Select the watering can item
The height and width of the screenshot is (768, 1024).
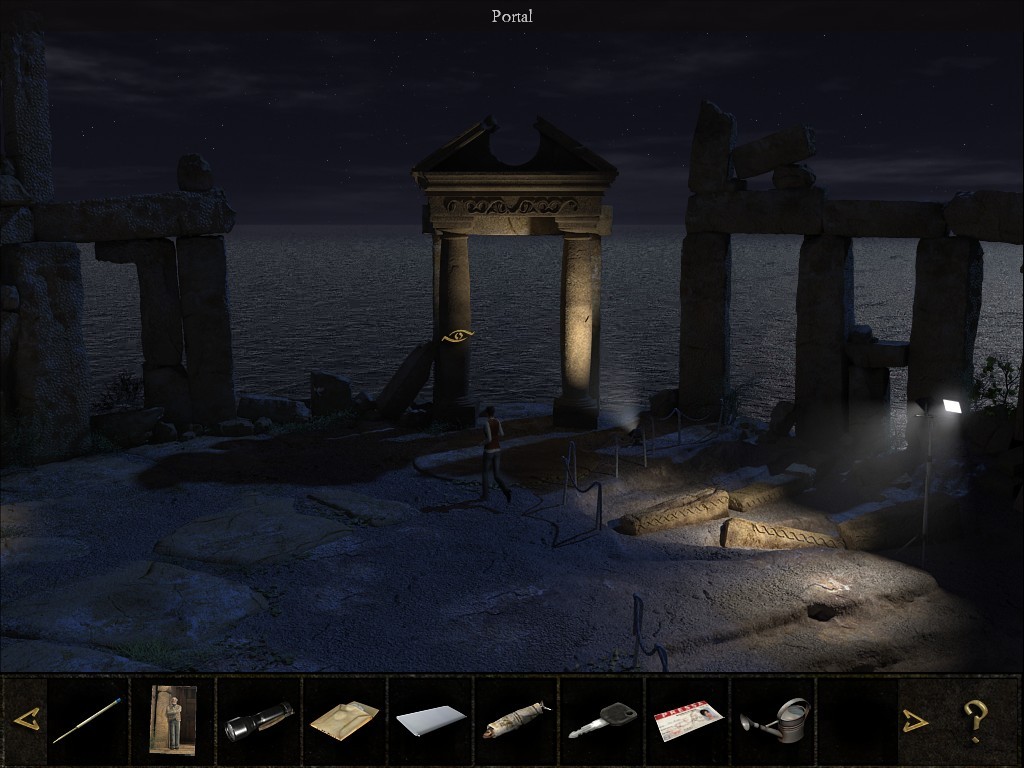[775, 718]
